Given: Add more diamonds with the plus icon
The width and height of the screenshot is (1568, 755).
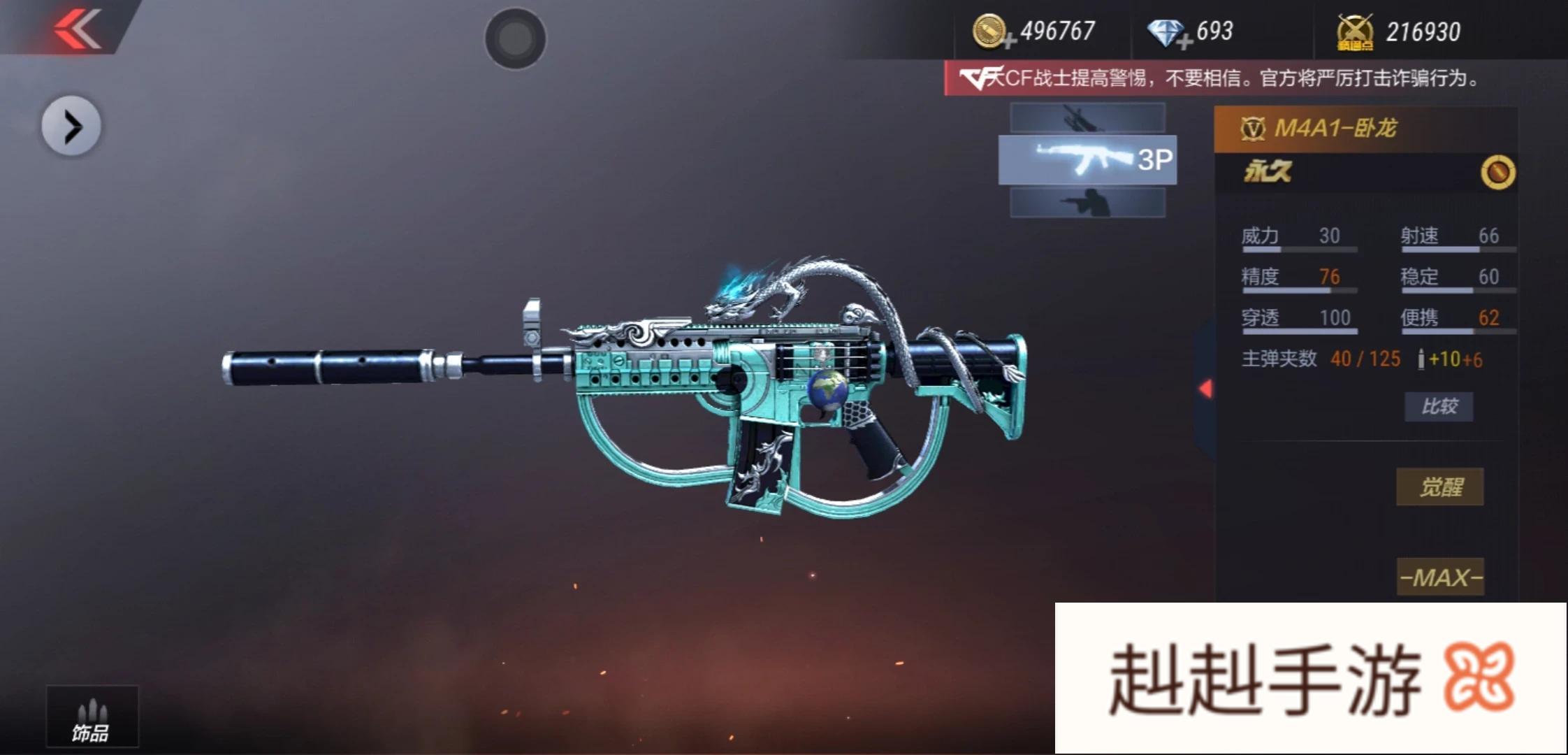Looking at the screenshot, I should [x=1184, y=43].
